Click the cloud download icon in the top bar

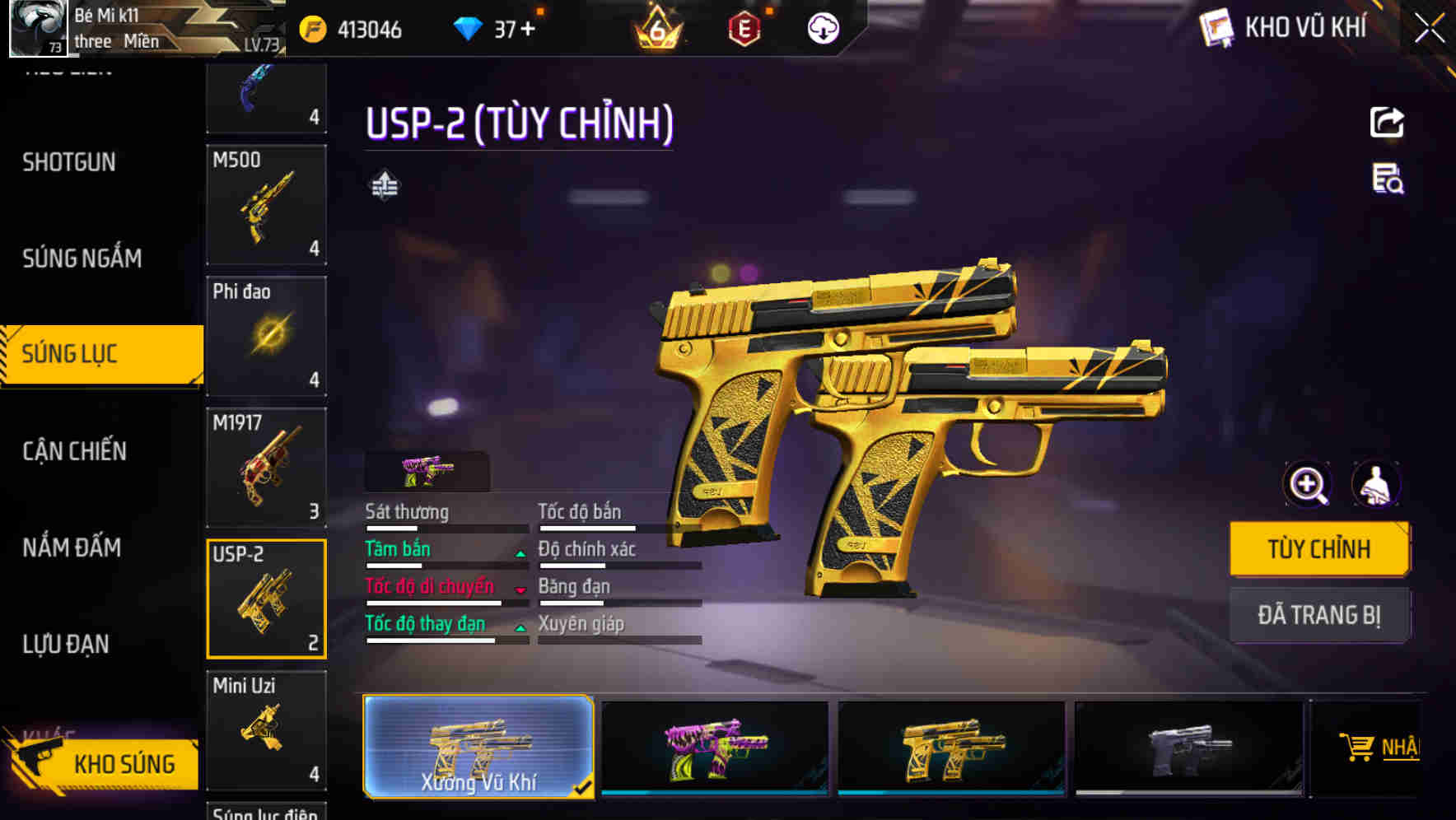822,26
